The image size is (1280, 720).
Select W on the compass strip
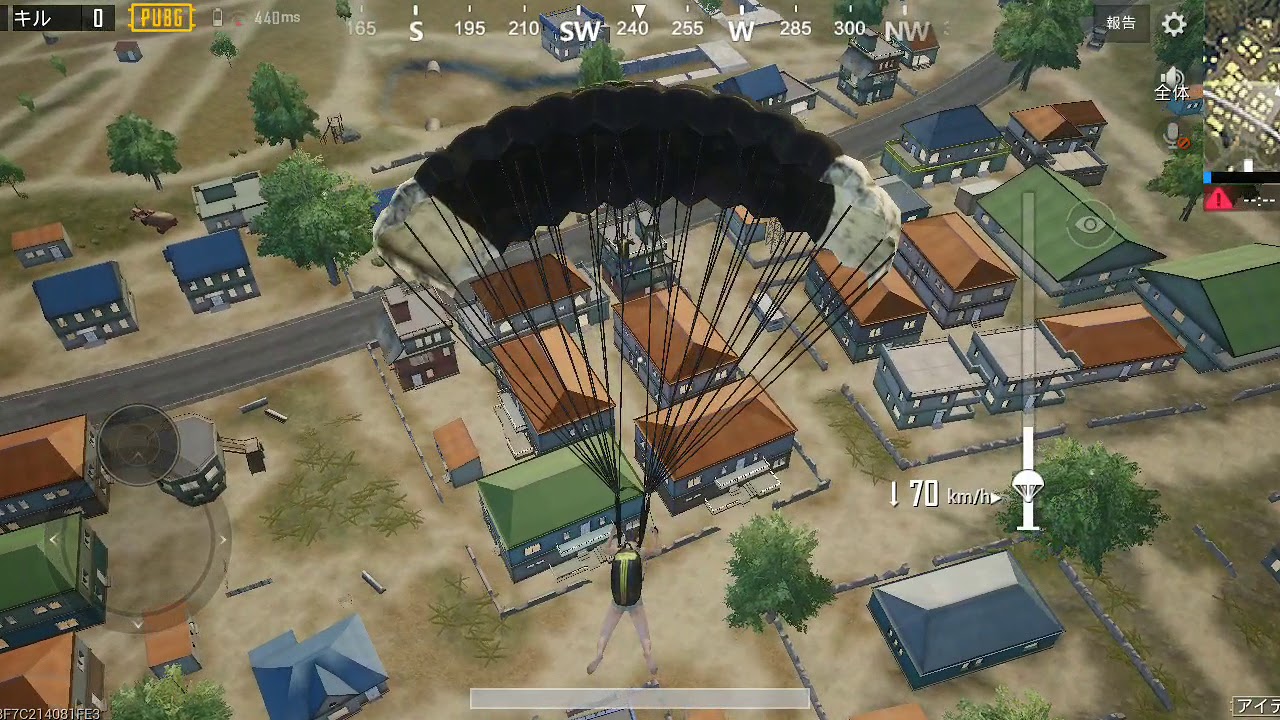tap(740, 30)
